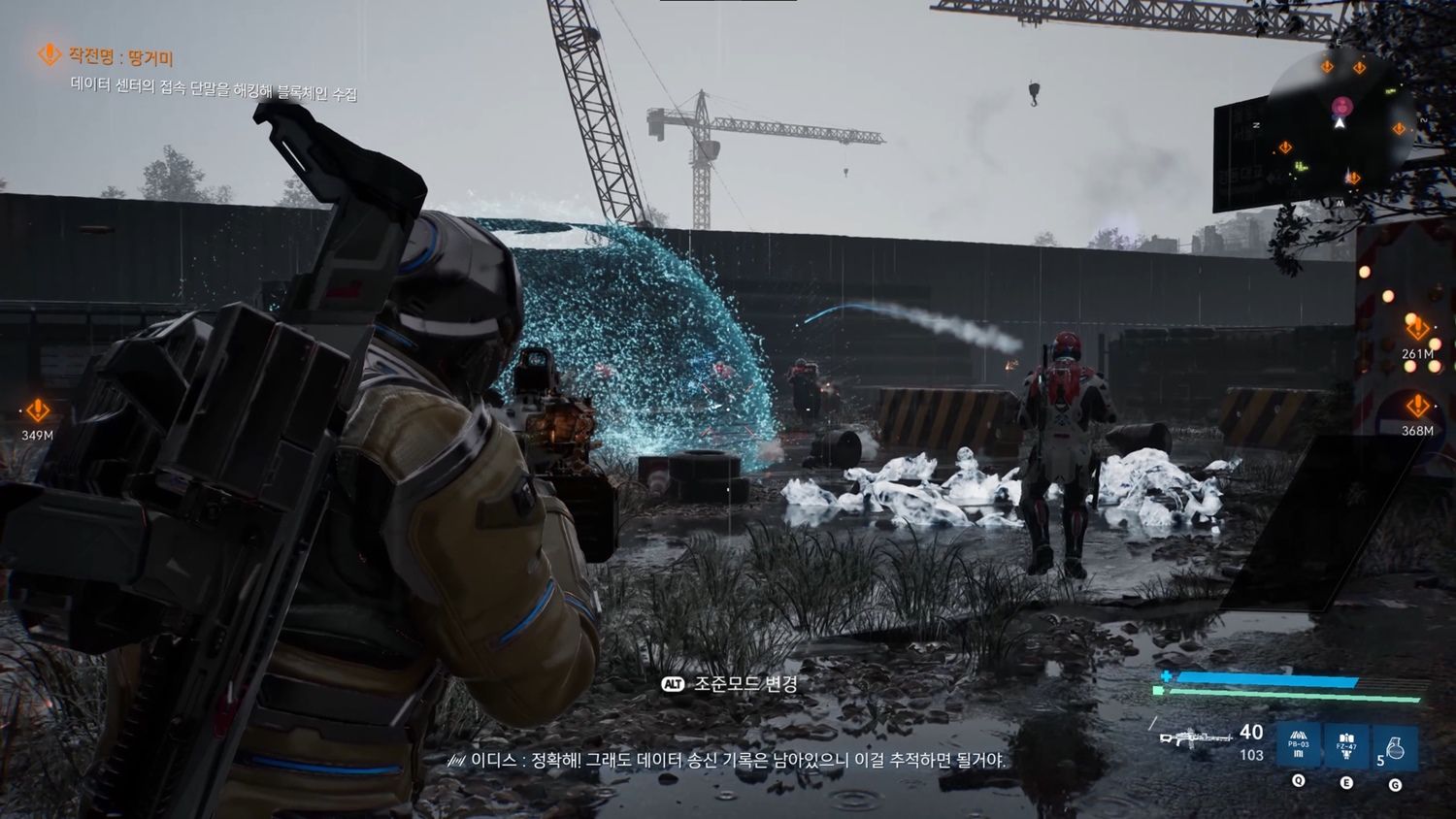The width and height of the screenshot is (1456, 819).
Task: Activate the PB-03 skill slot
Action: (x=1299, y=745)
